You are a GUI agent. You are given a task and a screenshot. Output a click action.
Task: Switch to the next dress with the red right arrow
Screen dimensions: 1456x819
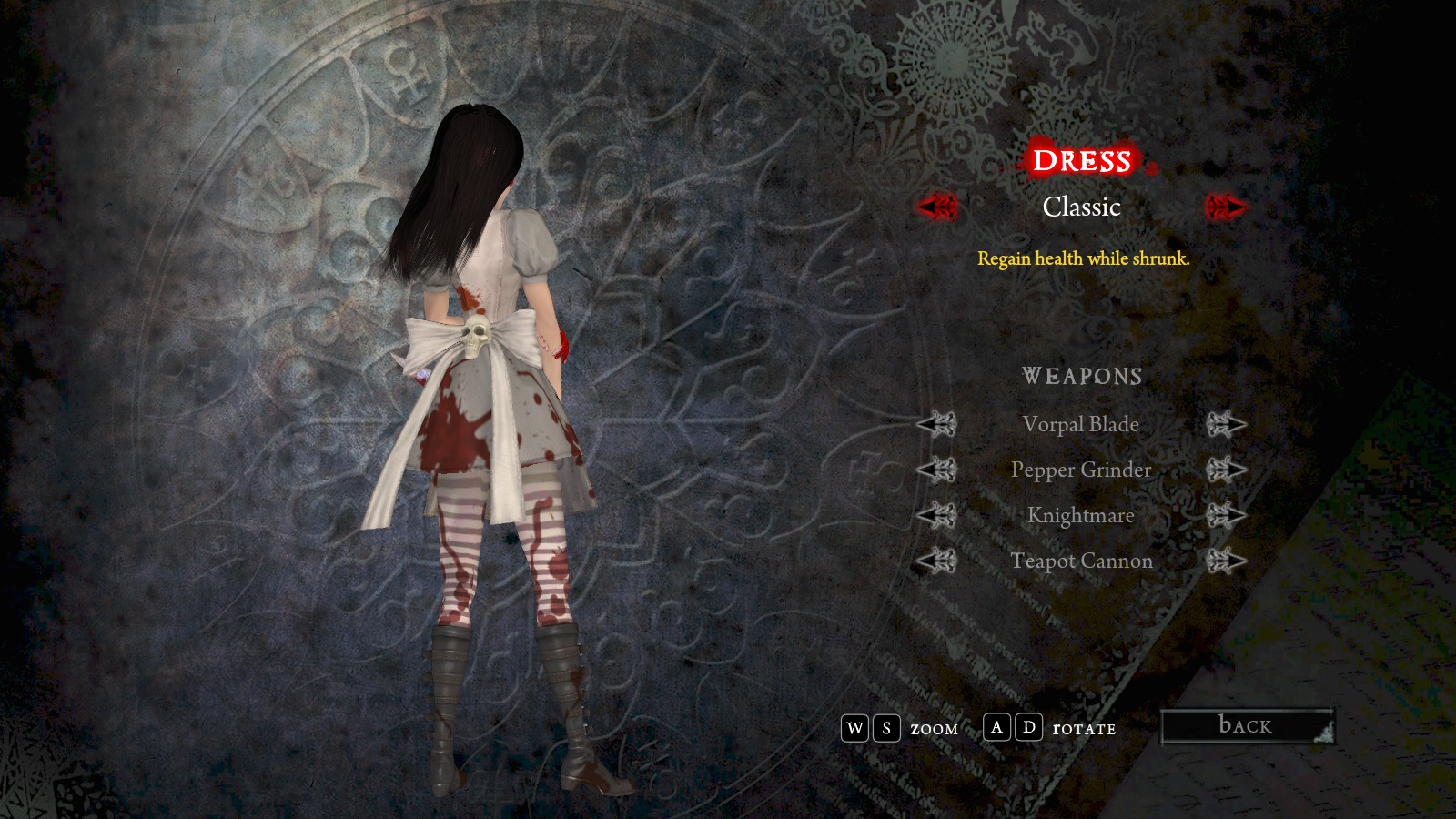(1225, 207)
